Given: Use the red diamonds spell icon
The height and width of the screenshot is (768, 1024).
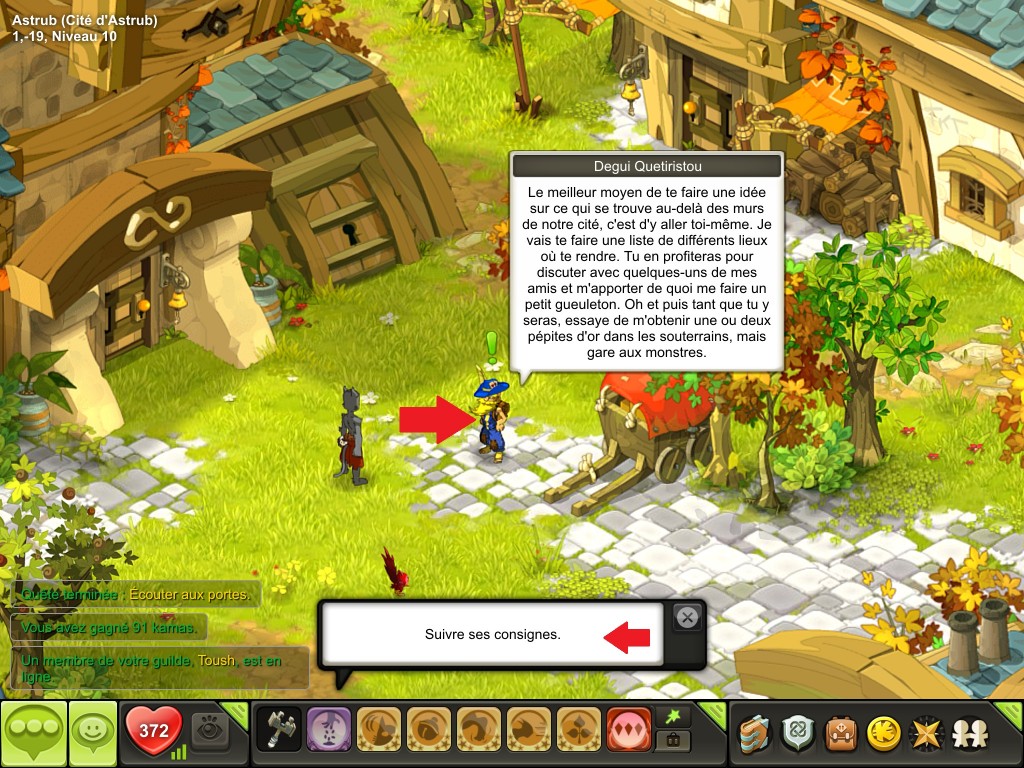Looking at the screenshot, I should (628, 730).
